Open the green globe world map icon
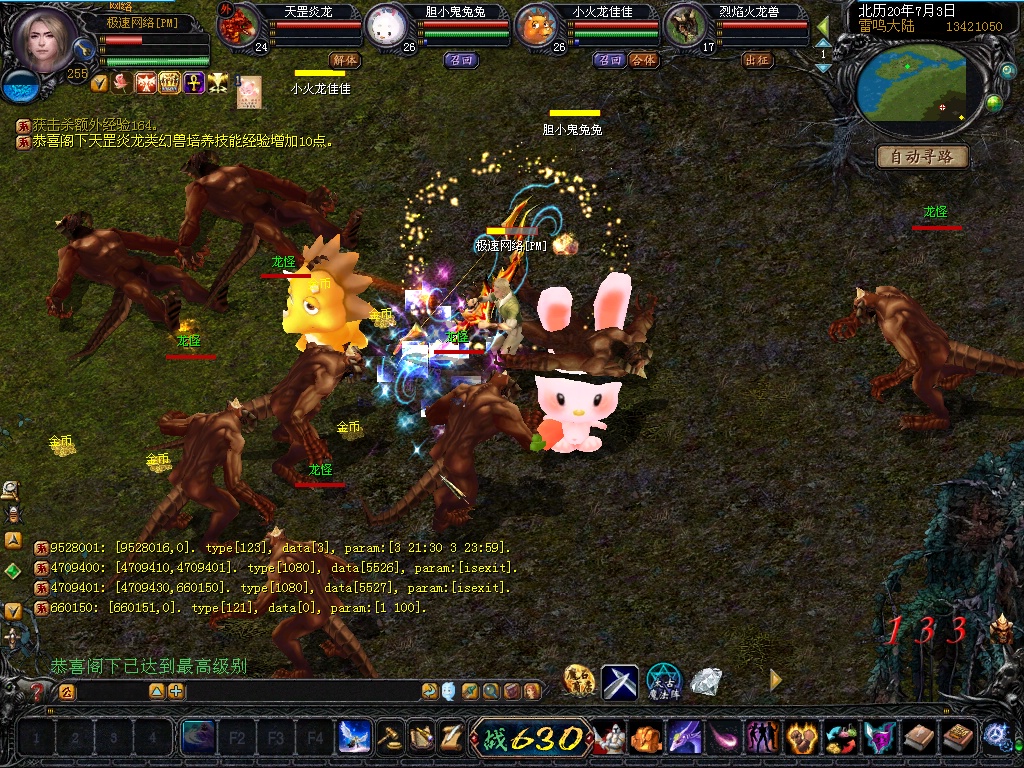 pos(994,102)
